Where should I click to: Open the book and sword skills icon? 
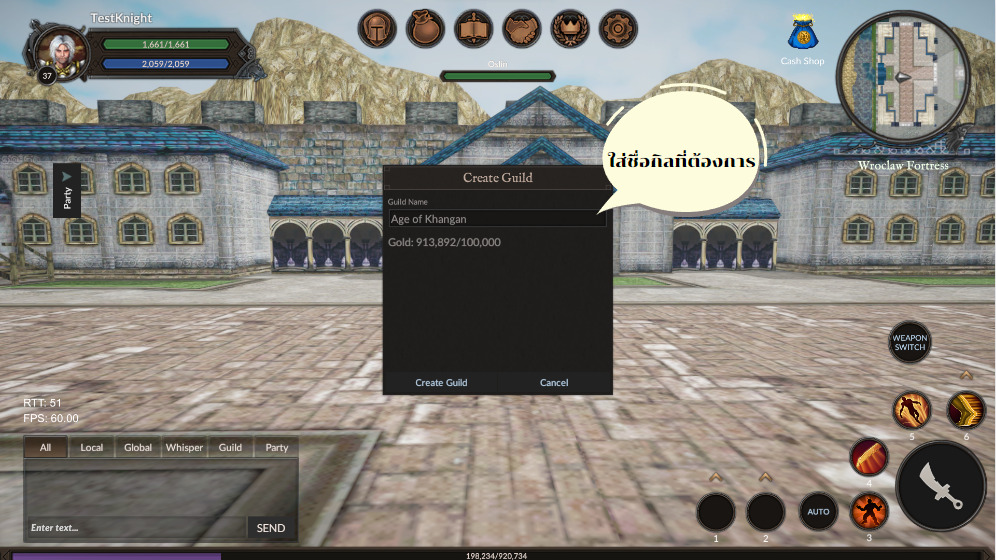[474, 29]
